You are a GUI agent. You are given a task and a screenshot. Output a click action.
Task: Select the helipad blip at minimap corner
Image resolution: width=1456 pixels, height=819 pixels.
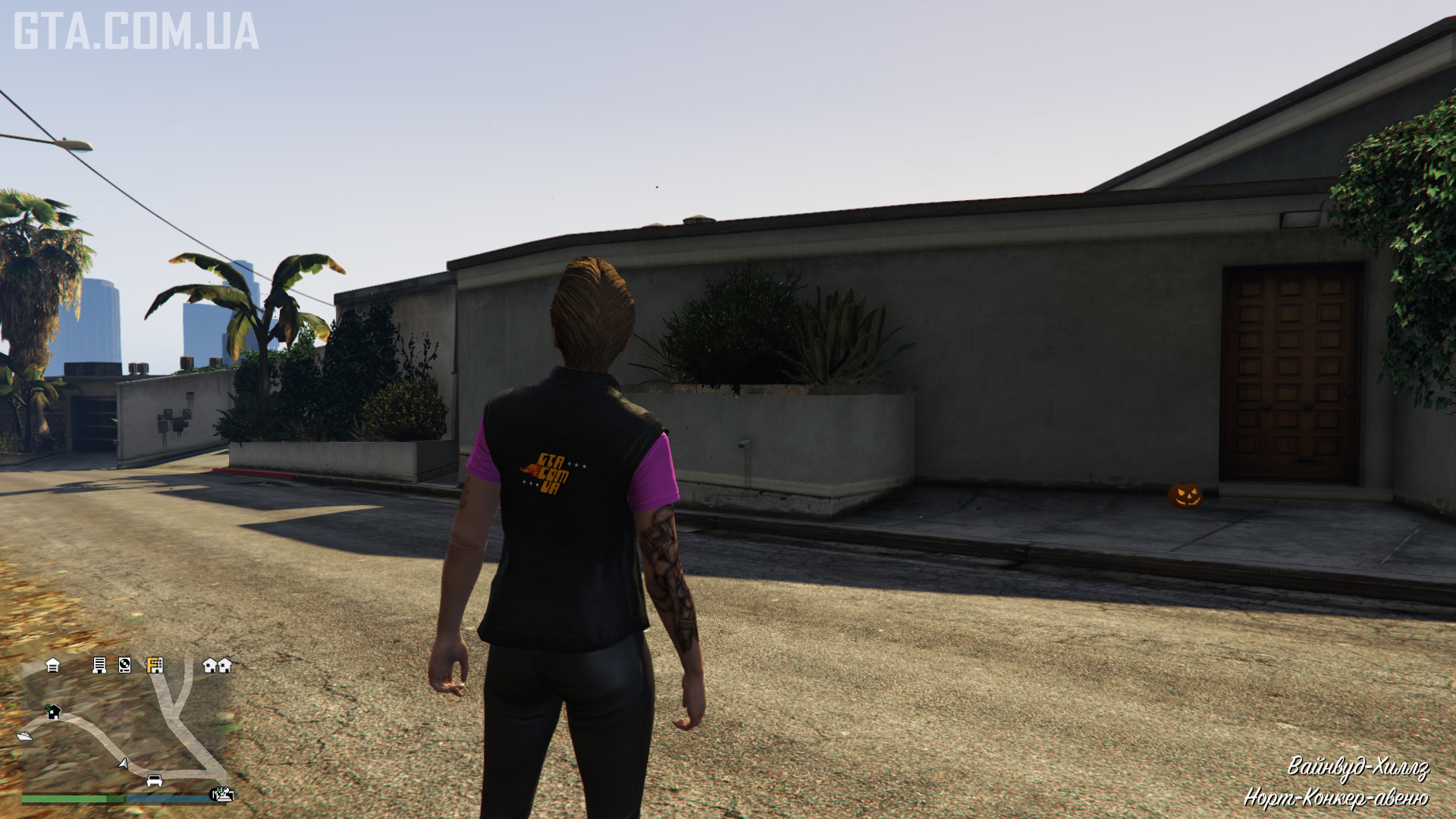click(221, 794)
